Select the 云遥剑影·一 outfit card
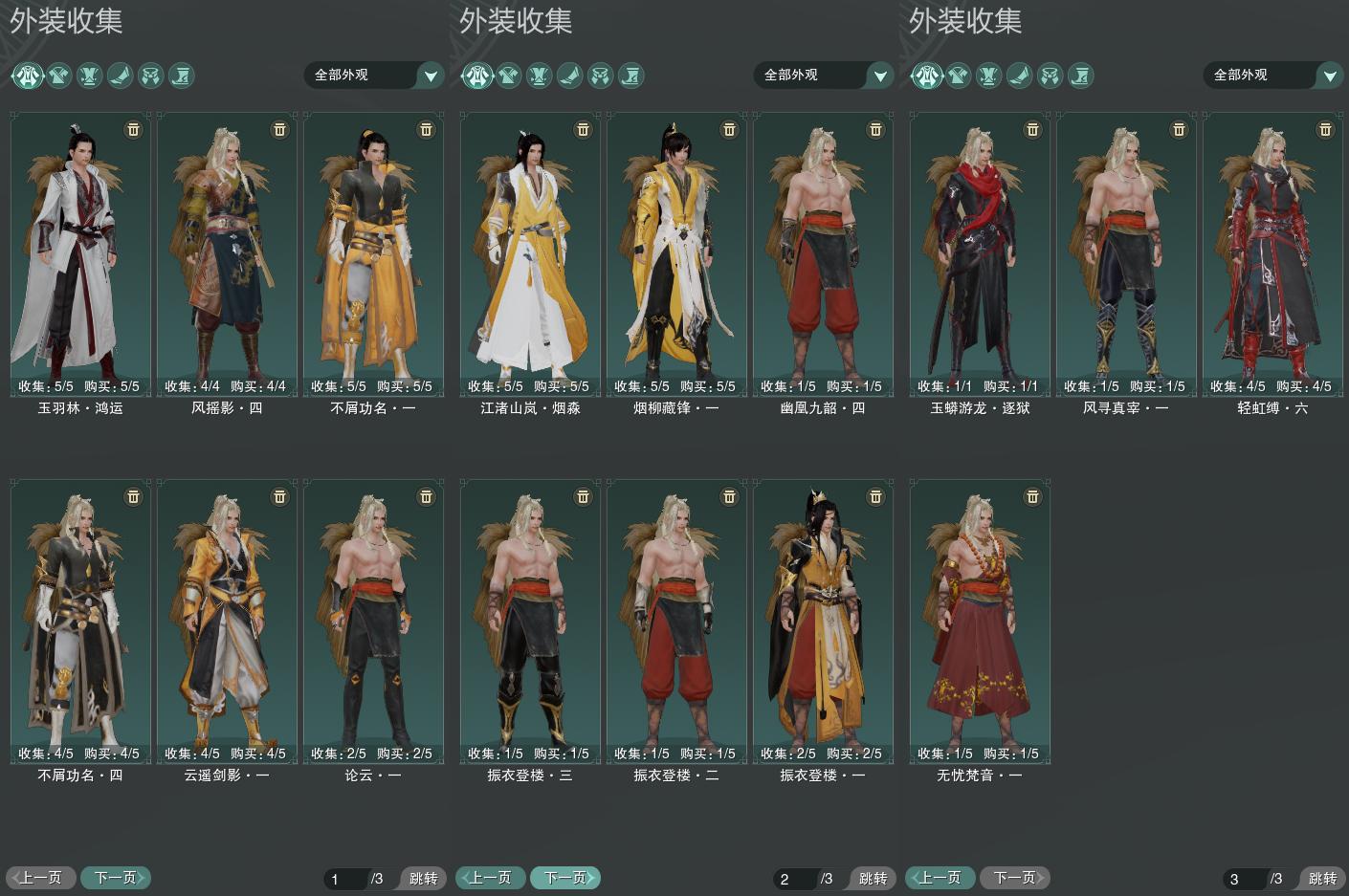Viewport: 1349px width, 896px height. tap(227, 621)
